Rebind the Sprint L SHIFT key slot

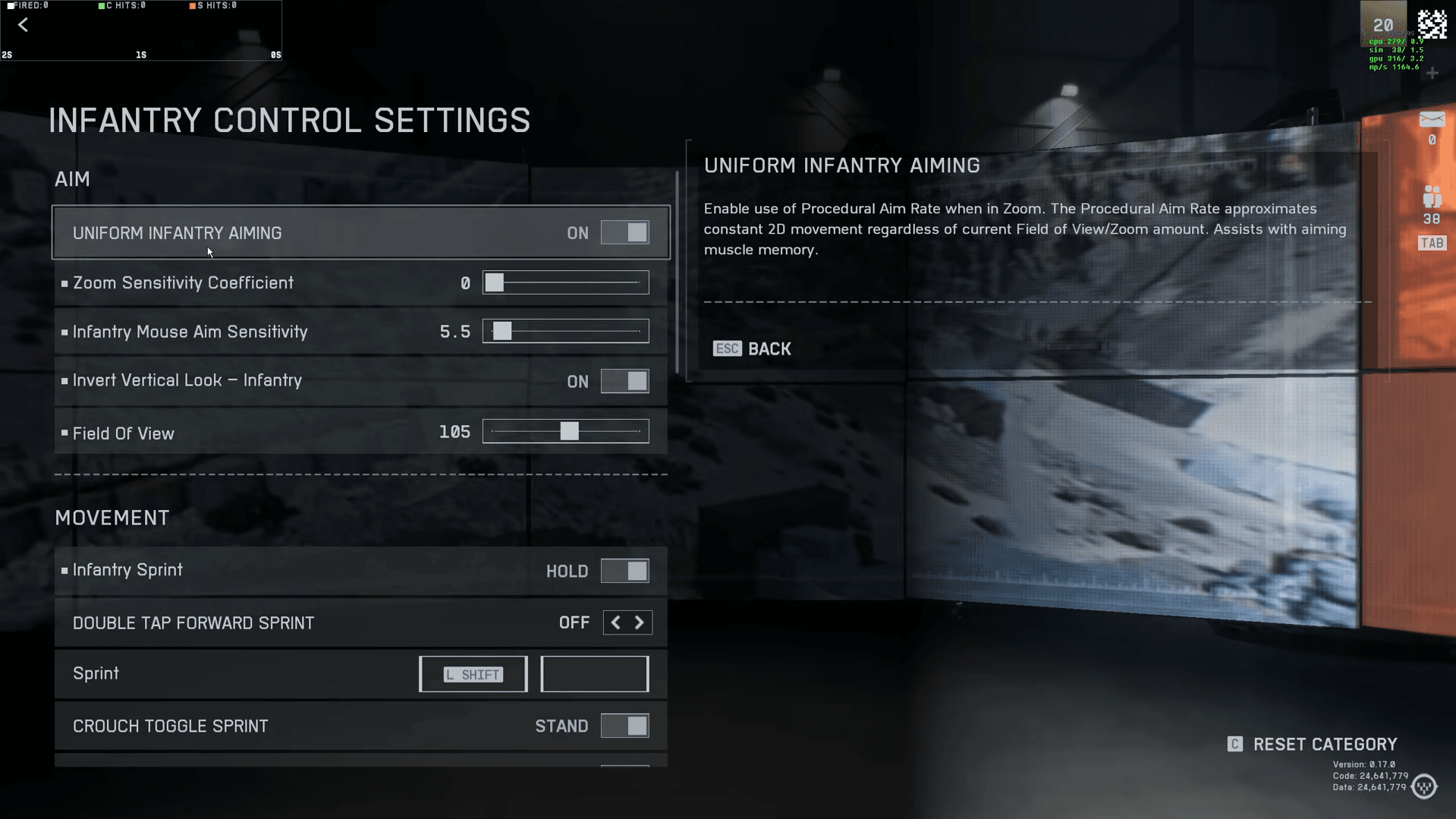tap(473, 674)
